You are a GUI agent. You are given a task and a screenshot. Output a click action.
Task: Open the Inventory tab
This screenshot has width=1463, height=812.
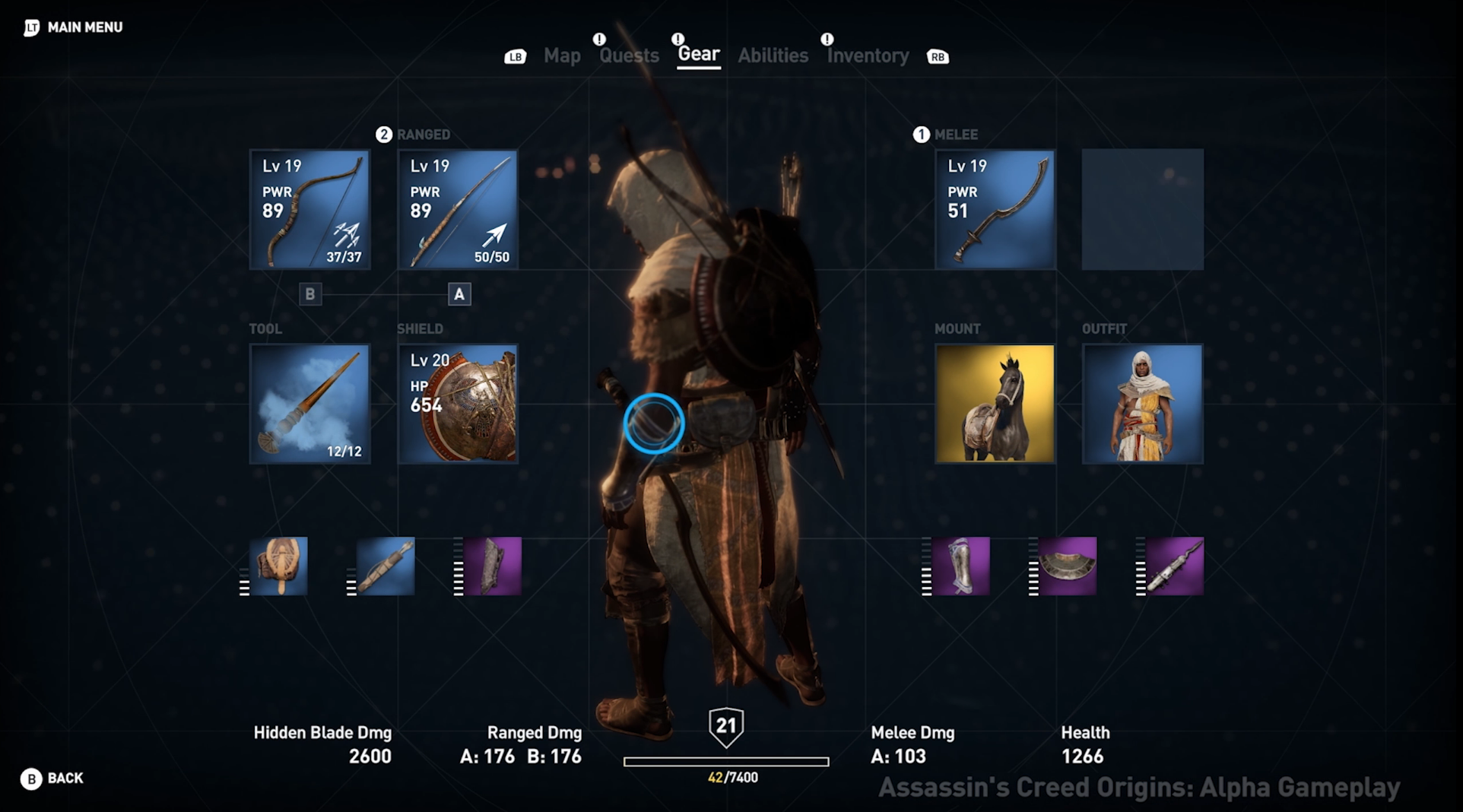(868, 56)
